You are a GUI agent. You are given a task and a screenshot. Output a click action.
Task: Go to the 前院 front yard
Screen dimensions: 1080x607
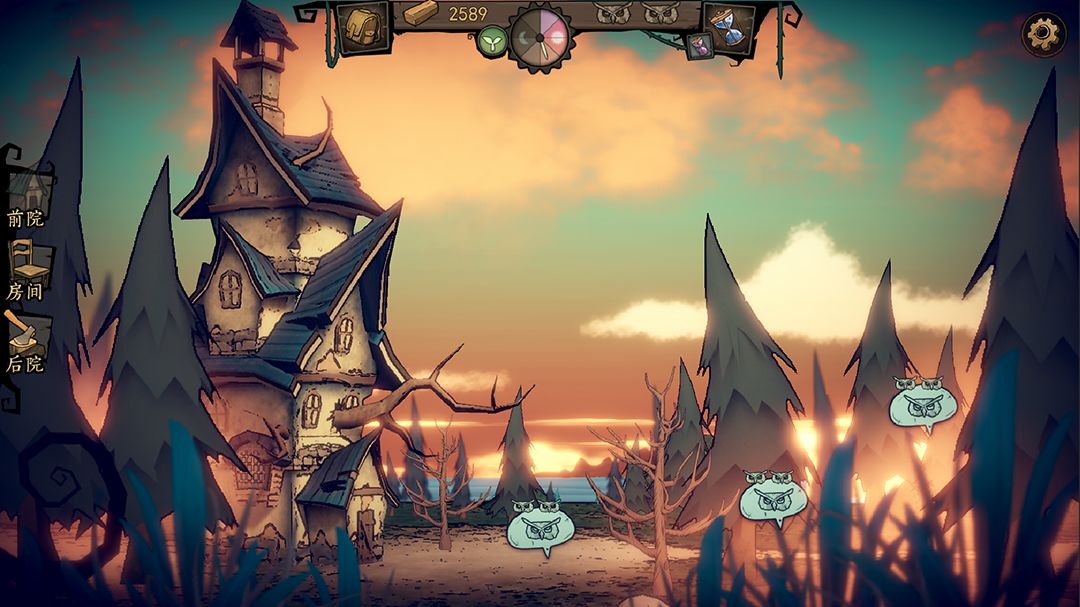[x=27, y=196]
